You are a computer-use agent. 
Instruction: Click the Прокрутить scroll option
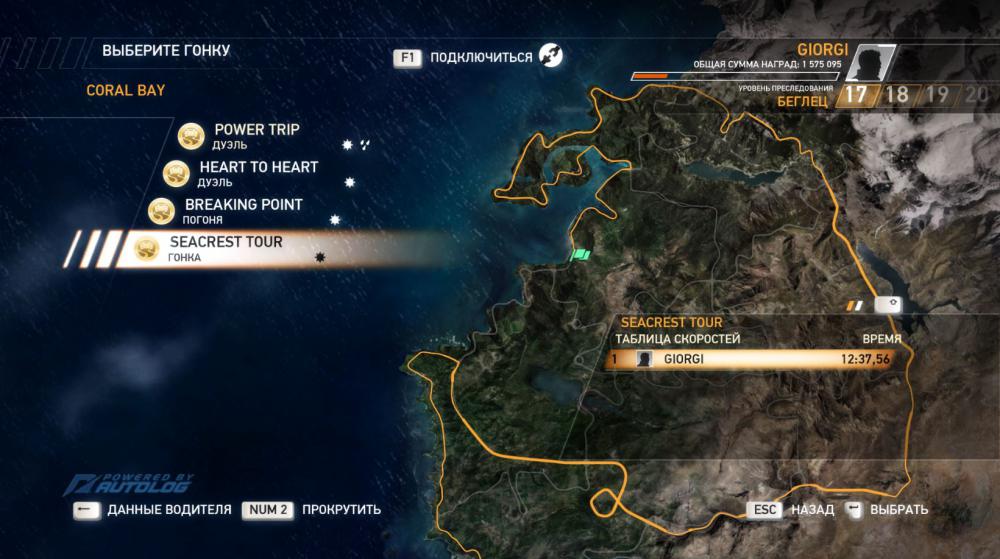341,509
